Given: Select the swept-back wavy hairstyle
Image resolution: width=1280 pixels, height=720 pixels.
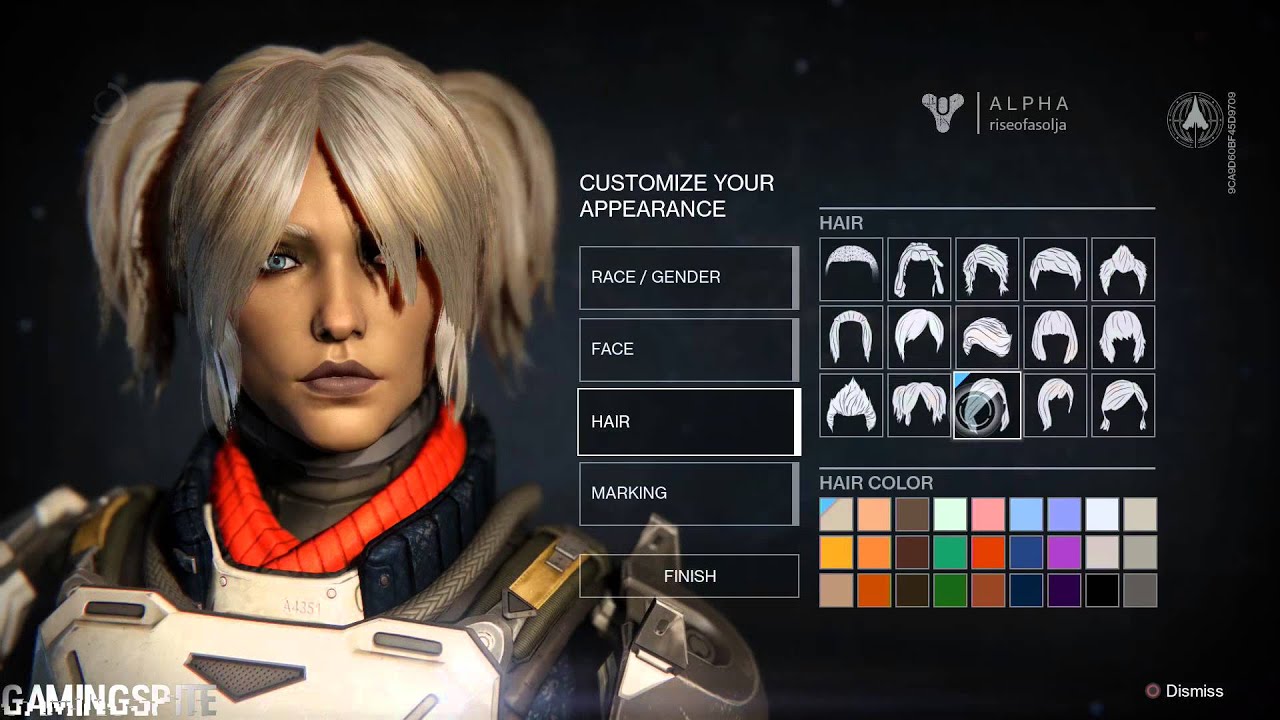Looking at the screenshot, I should (x=987, y=337).
